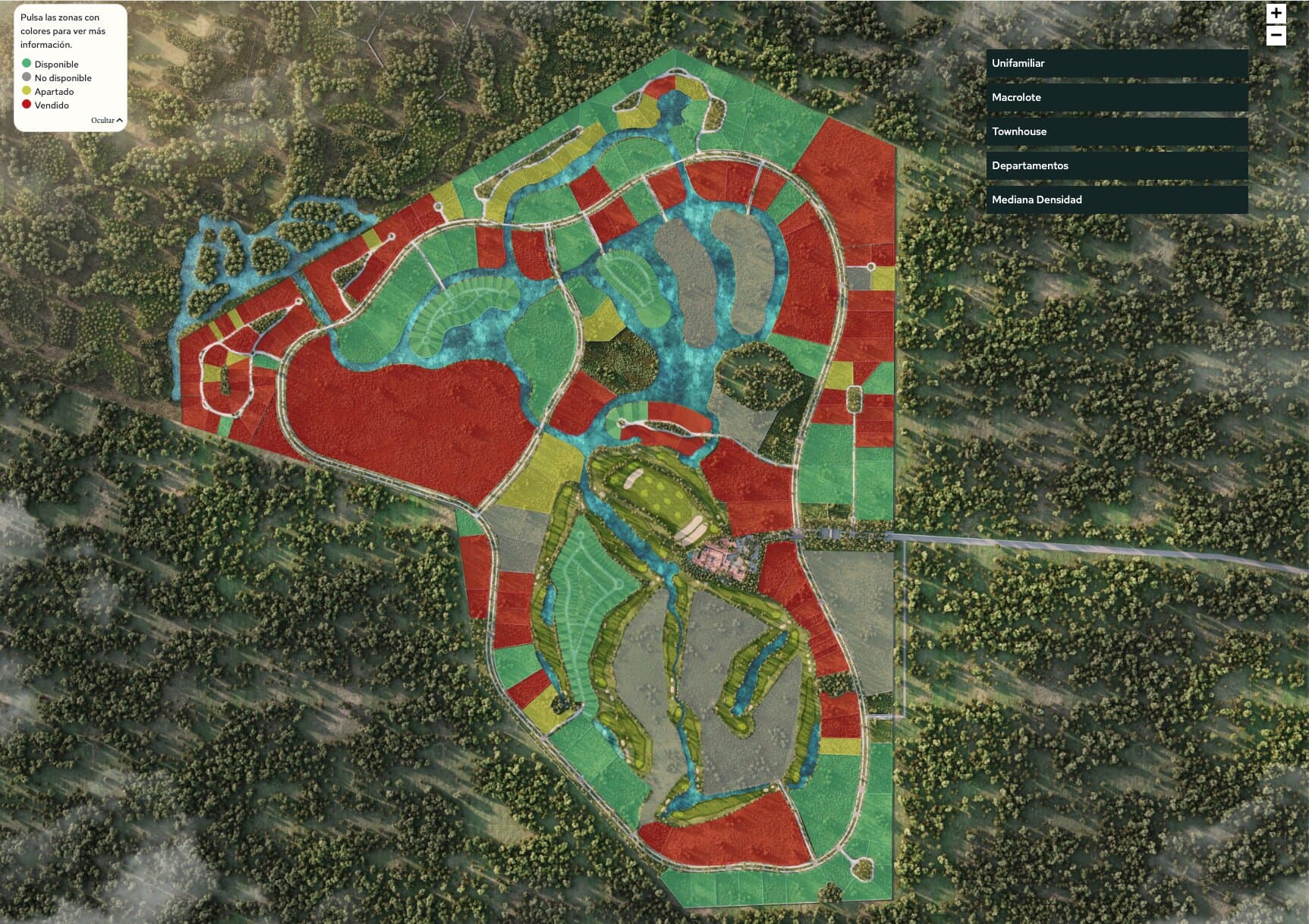Image resolution: width=1309 pixels, height=924 pixels.
Task: Select the Mediana Densidad category bar
Action: coord(1115,200)
